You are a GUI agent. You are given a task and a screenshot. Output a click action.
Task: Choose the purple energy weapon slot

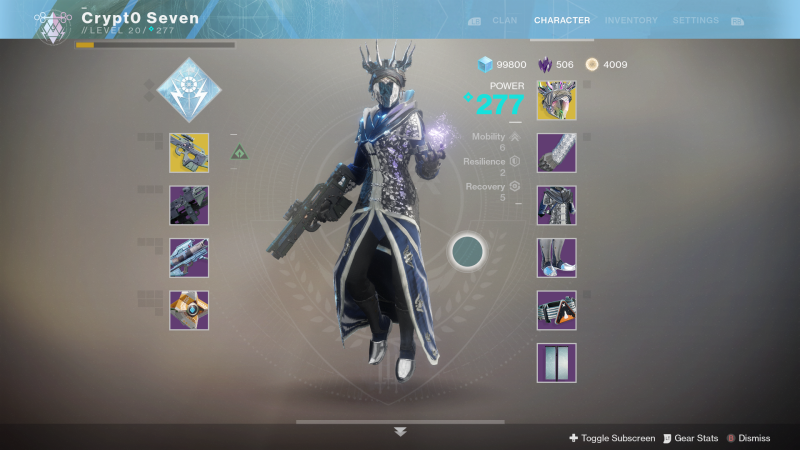coord(189,205)
